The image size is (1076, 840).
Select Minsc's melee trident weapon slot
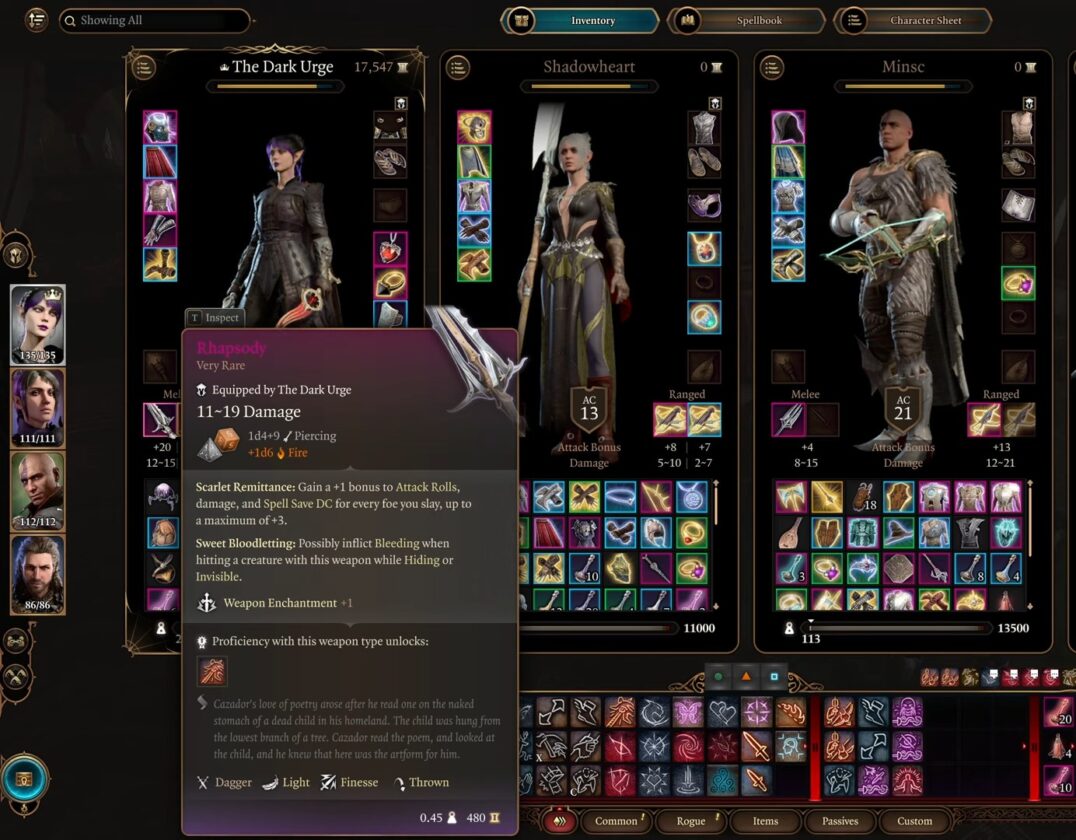pos(788,418)
